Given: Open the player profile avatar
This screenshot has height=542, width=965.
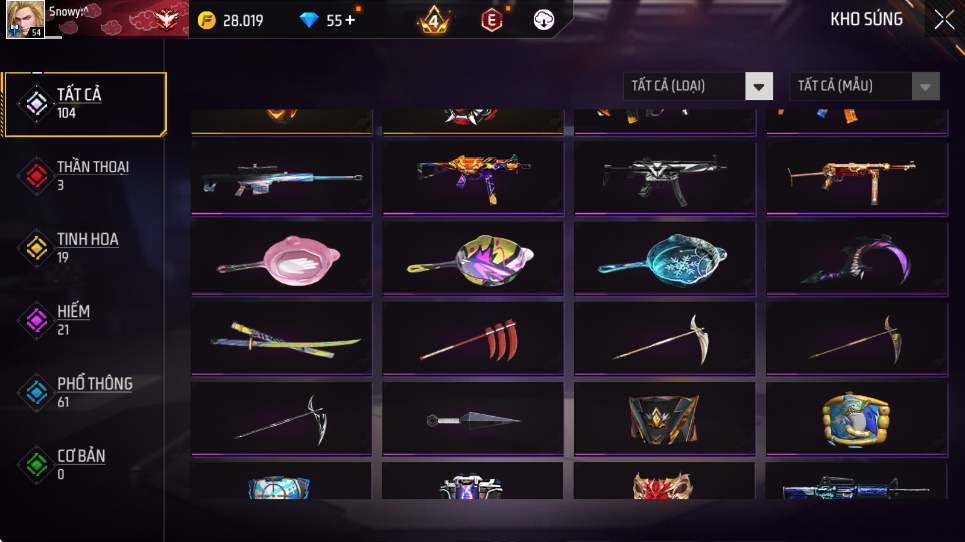Looking at the screenshot, I should coord(25,20).
